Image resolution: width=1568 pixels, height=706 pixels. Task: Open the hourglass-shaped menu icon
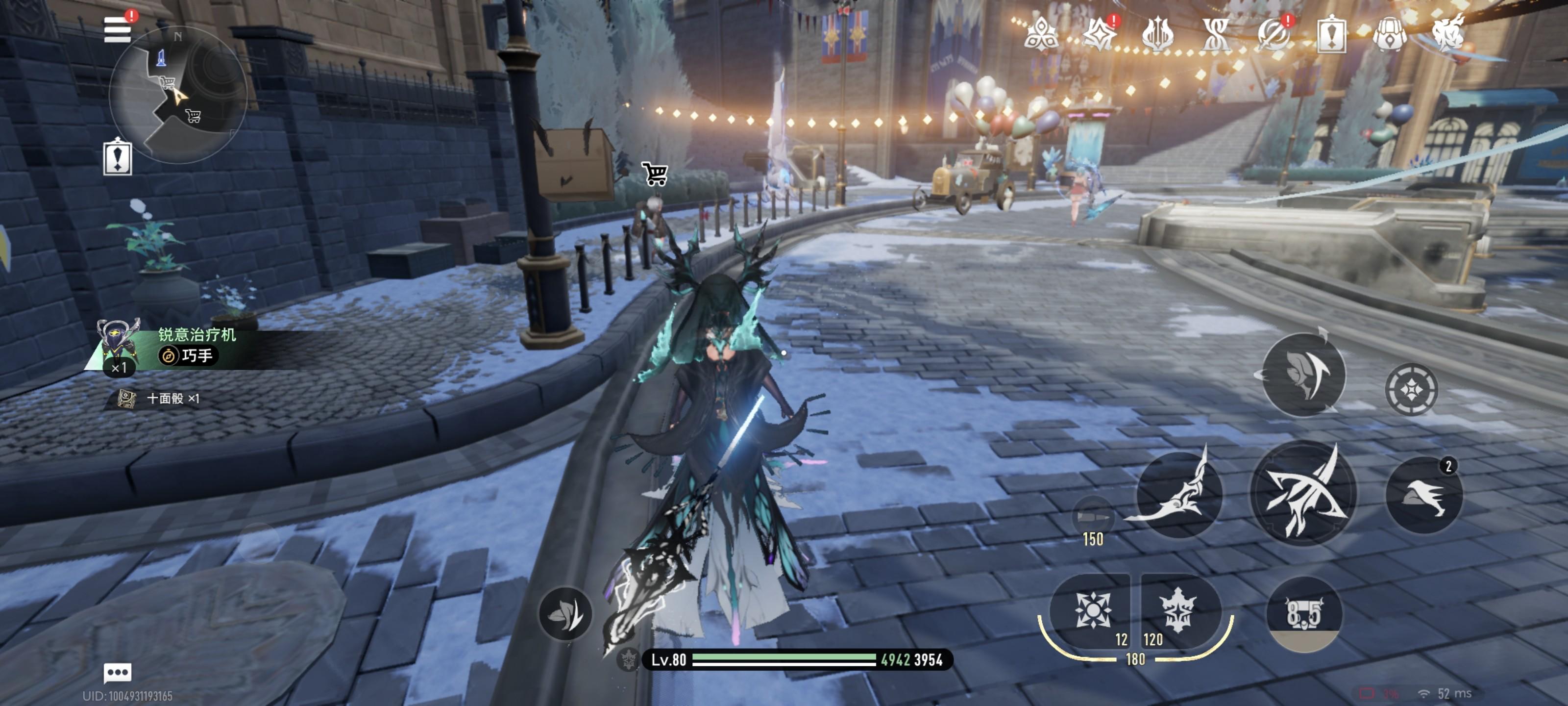coord(1215,34)
